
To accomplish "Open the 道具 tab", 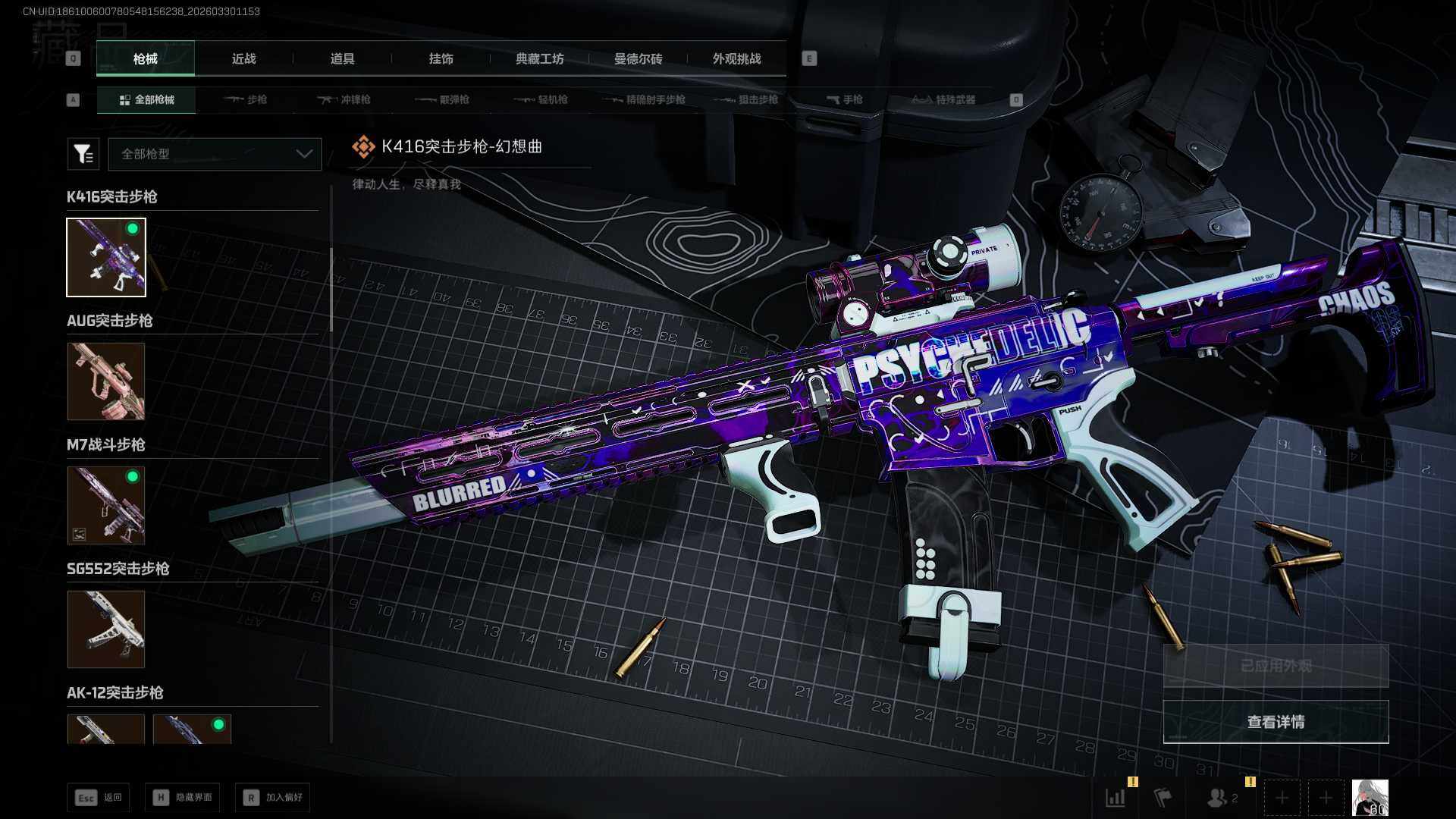I will click(x=342, y=58).
